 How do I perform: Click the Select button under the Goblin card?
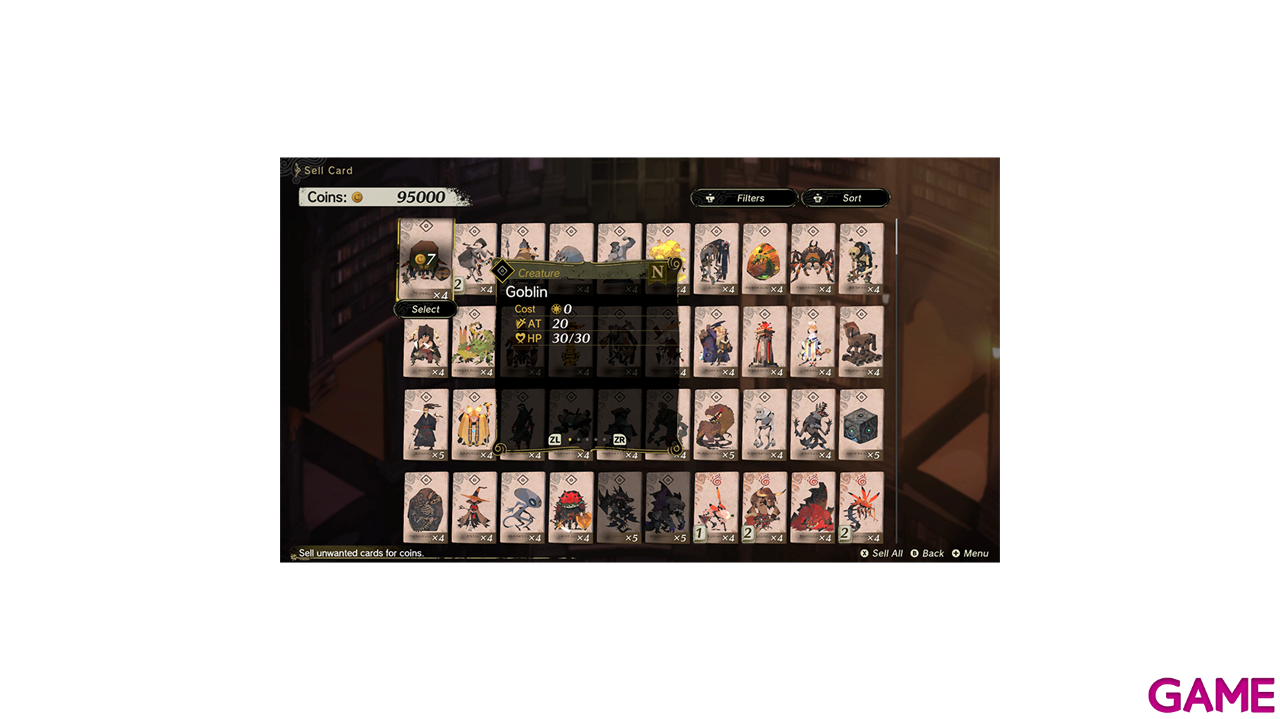point(426,310)
